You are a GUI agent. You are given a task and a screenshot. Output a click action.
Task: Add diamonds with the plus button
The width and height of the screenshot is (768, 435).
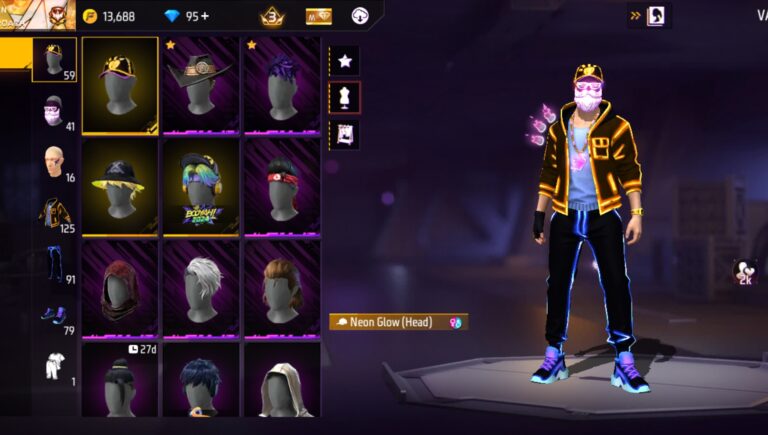[204, 16]
